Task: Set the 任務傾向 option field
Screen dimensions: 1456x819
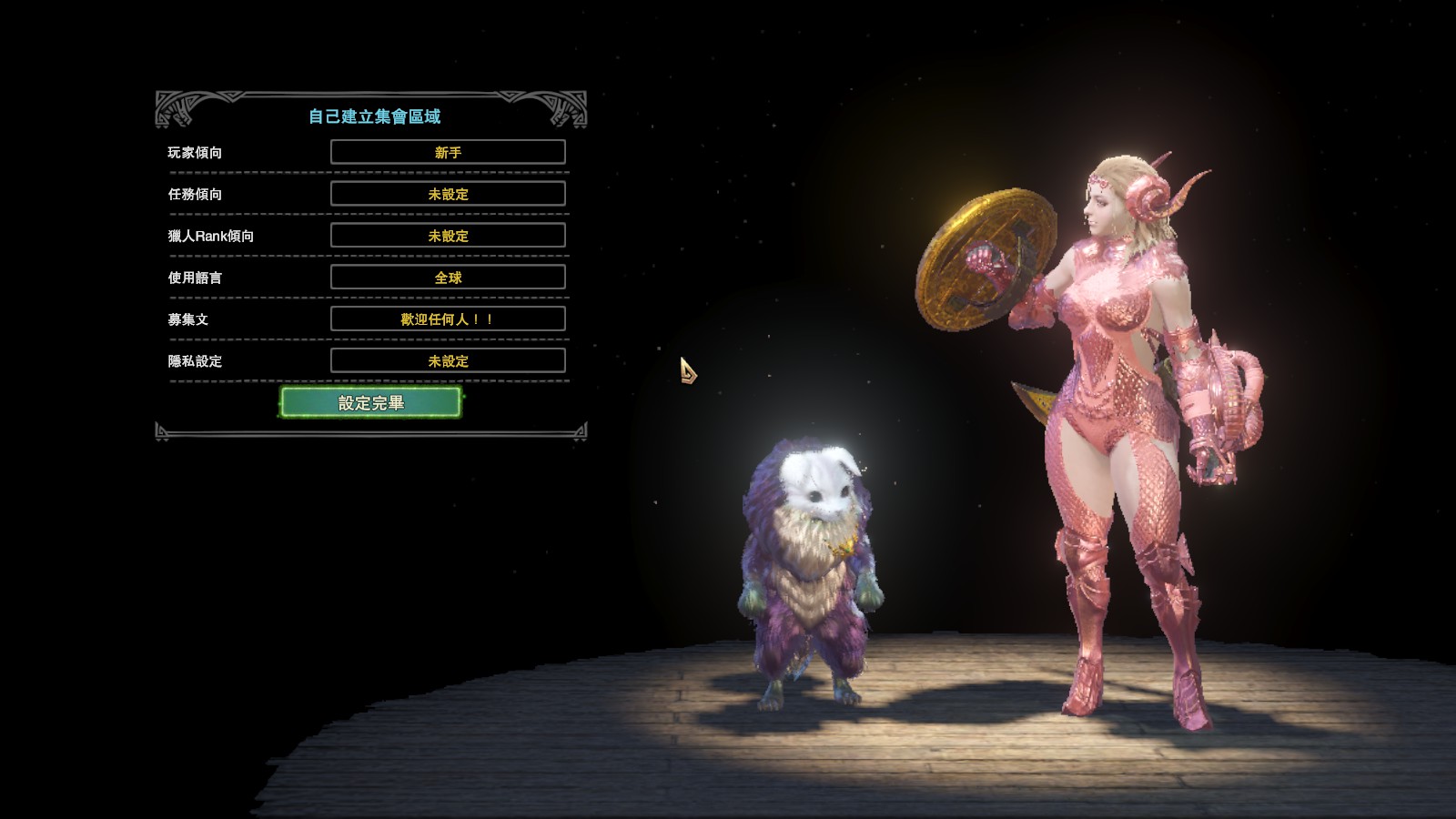Action: tap(448, 194)
